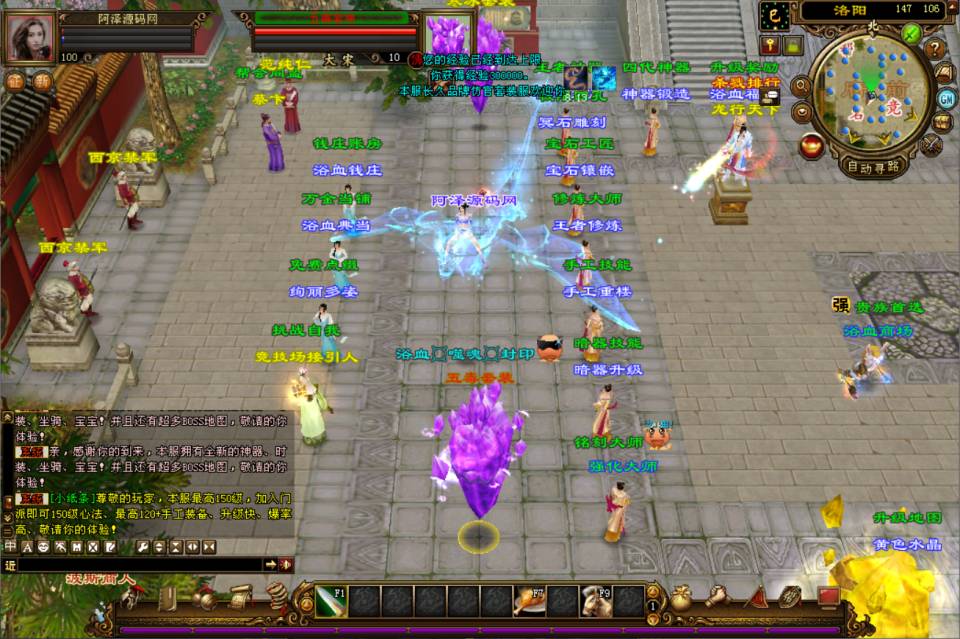This screenshot has width=960, height=639.
Task: Click the green sword icon beside the minimap
Action: (911, 33)
